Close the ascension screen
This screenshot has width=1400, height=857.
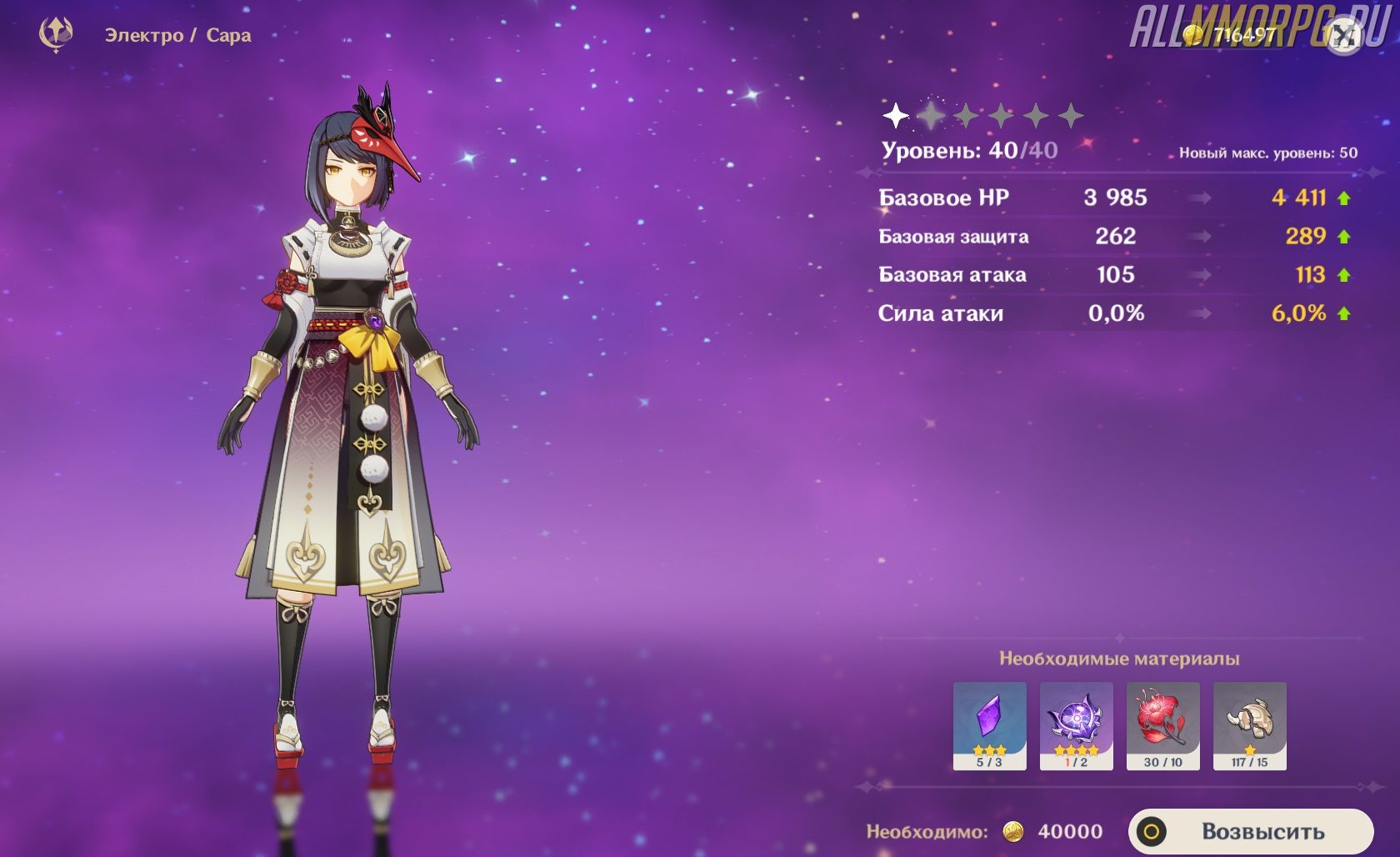tap(1343, 36)
